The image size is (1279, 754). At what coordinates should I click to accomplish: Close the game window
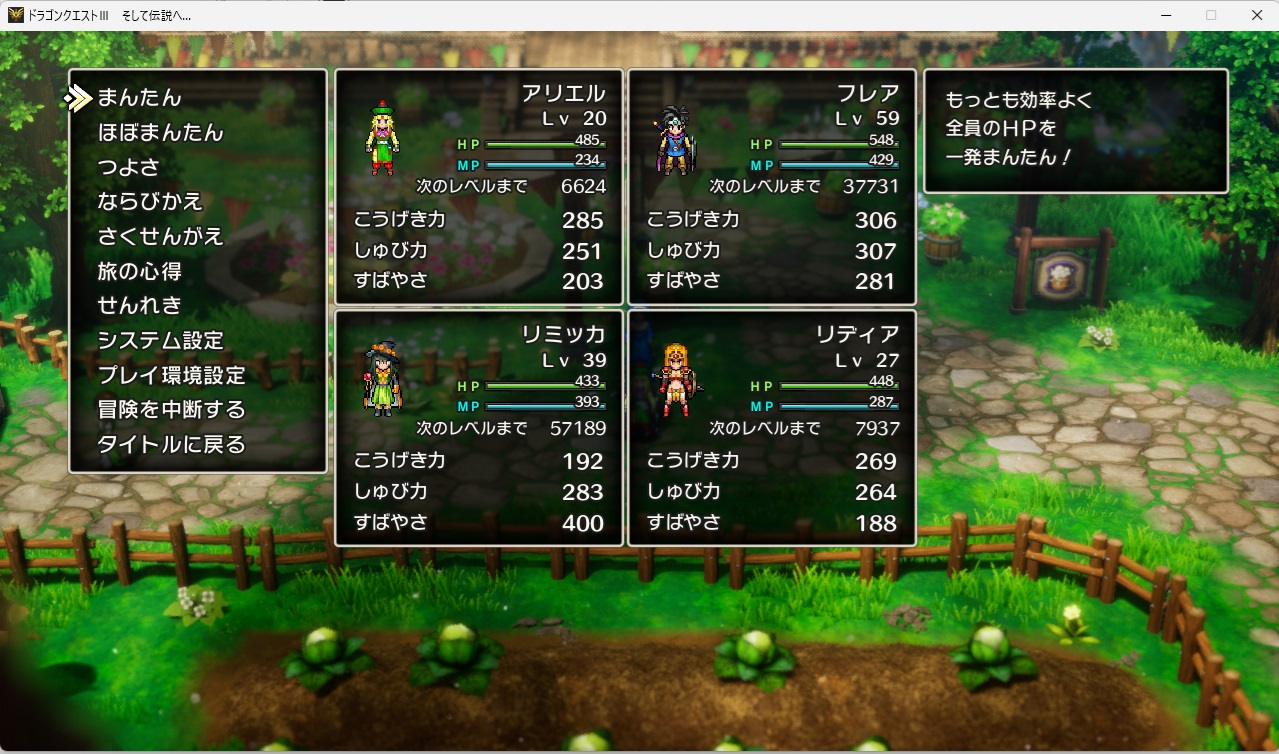point(1256,15)
